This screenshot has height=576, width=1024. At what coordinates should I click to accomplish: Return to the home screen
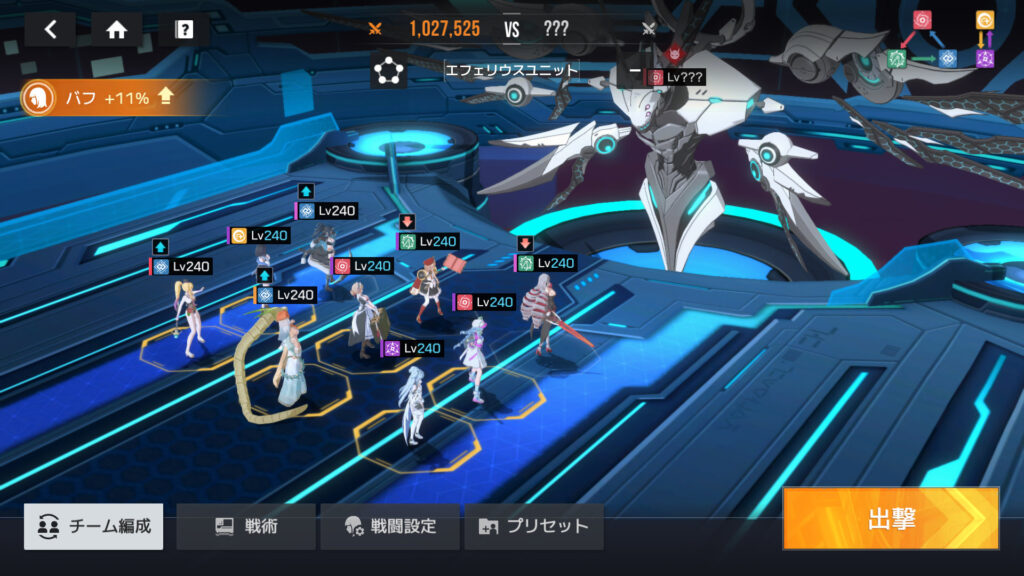point(117,29)
